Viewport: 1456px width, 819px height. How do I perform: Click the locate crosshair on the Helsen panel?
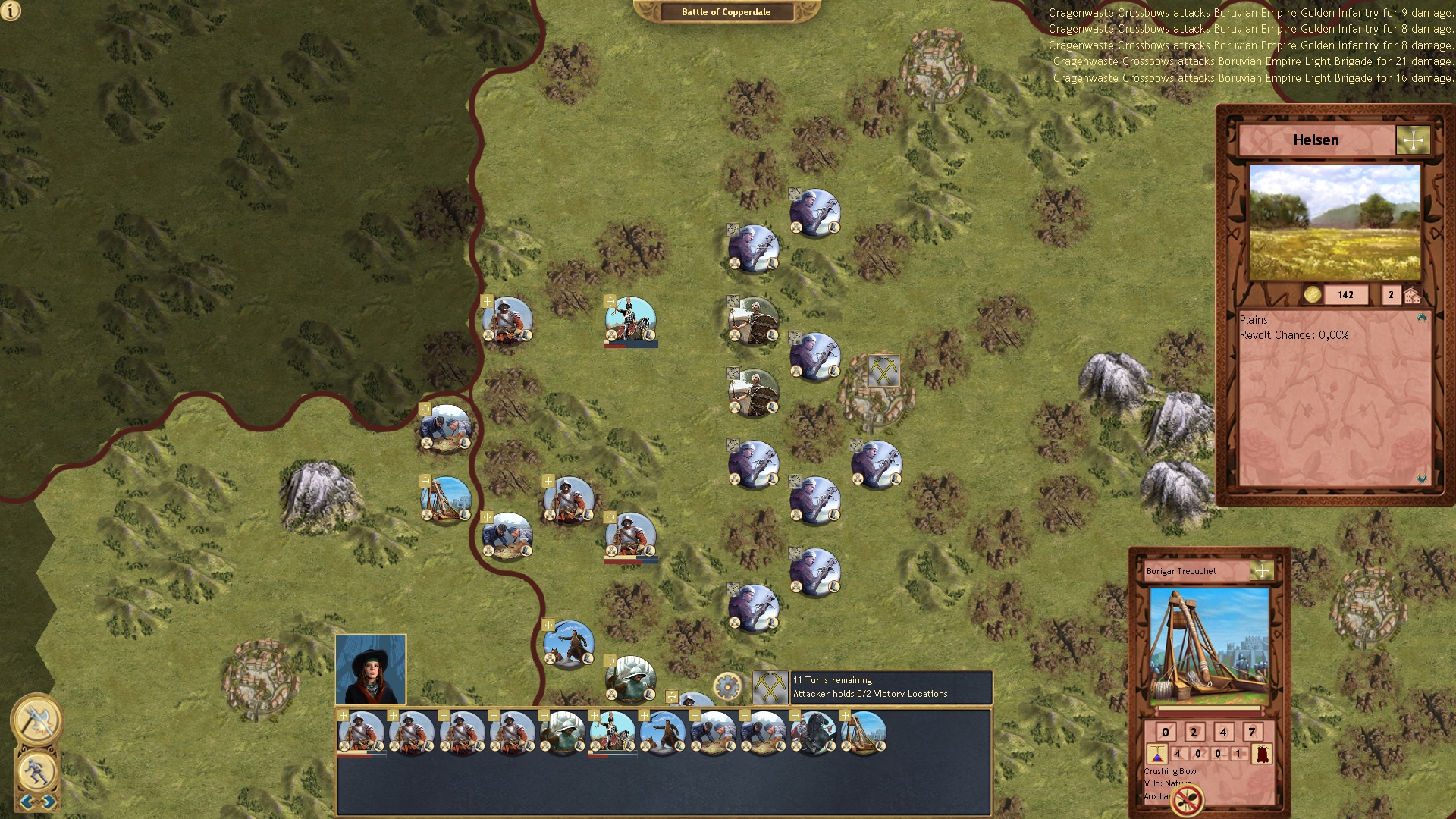tap(1414, 140)
